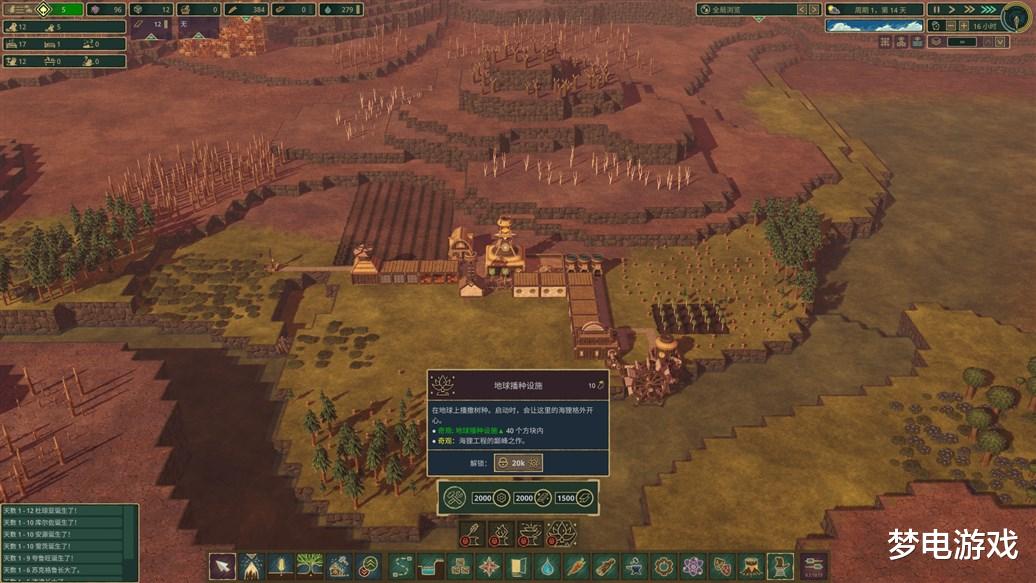1036x583 pixels.
Task: Open the tree cutting area tool
Action: tap(251, 566)
